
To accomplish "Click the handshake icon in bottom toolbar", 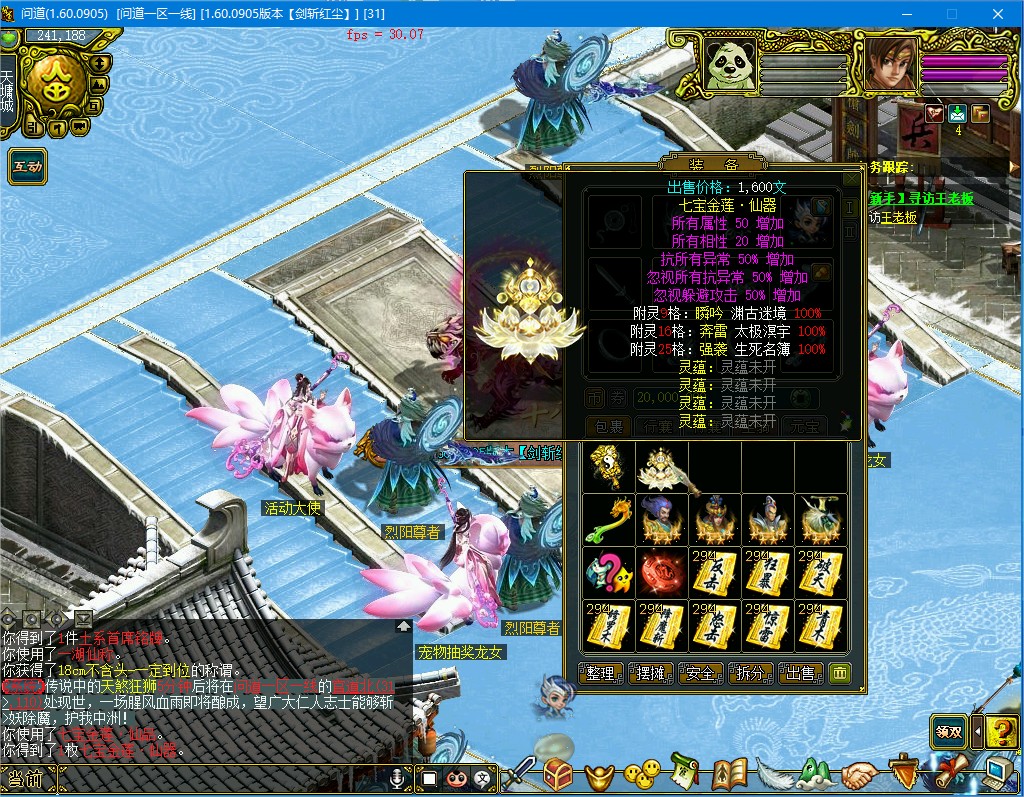I will click(x=858, y=774).
